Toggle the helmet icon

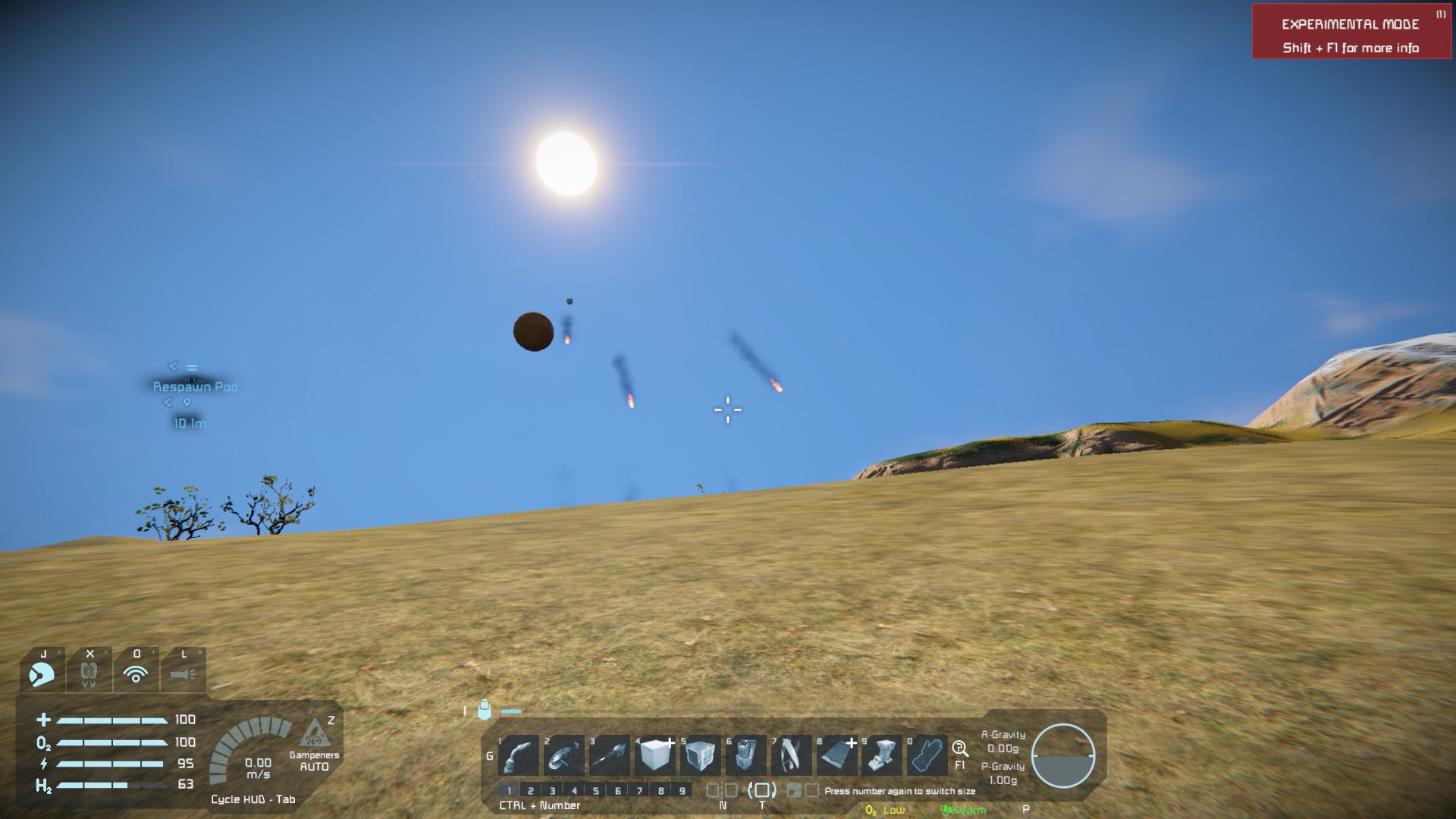[x=42, y=672]
